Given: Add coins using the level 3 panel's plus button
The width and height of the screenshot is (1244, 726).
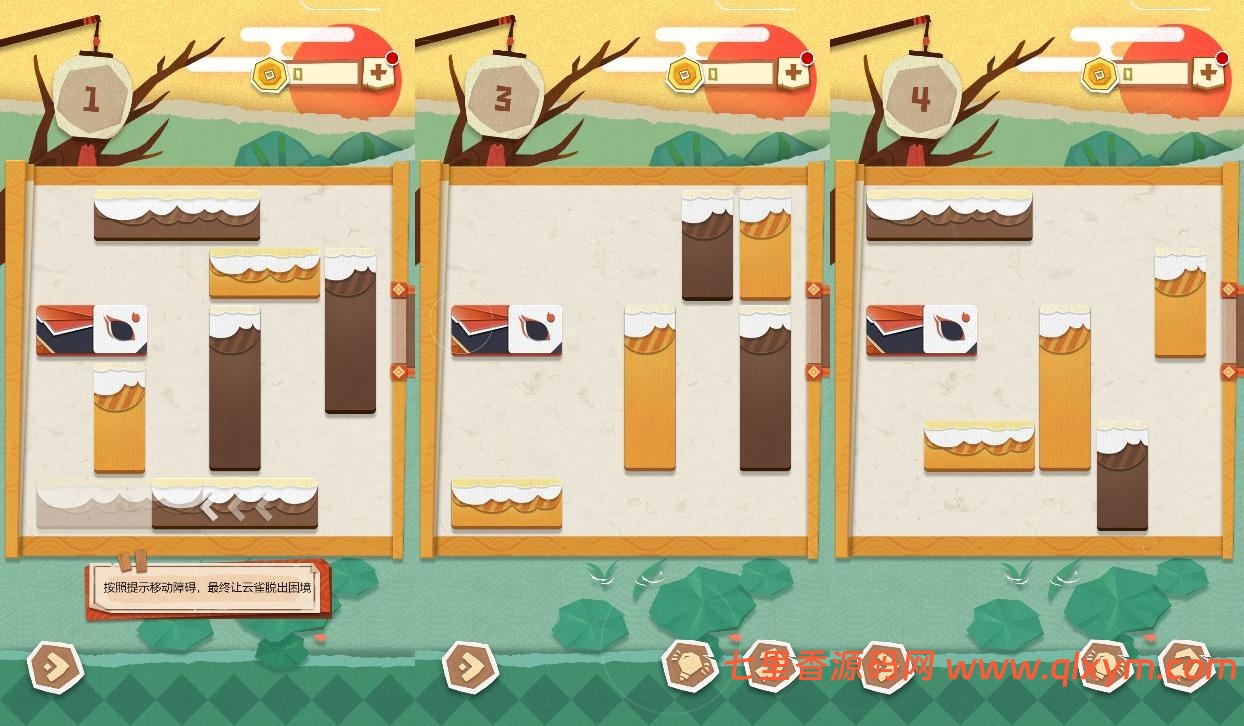Looking at the screenshot, I should (793, 73).
